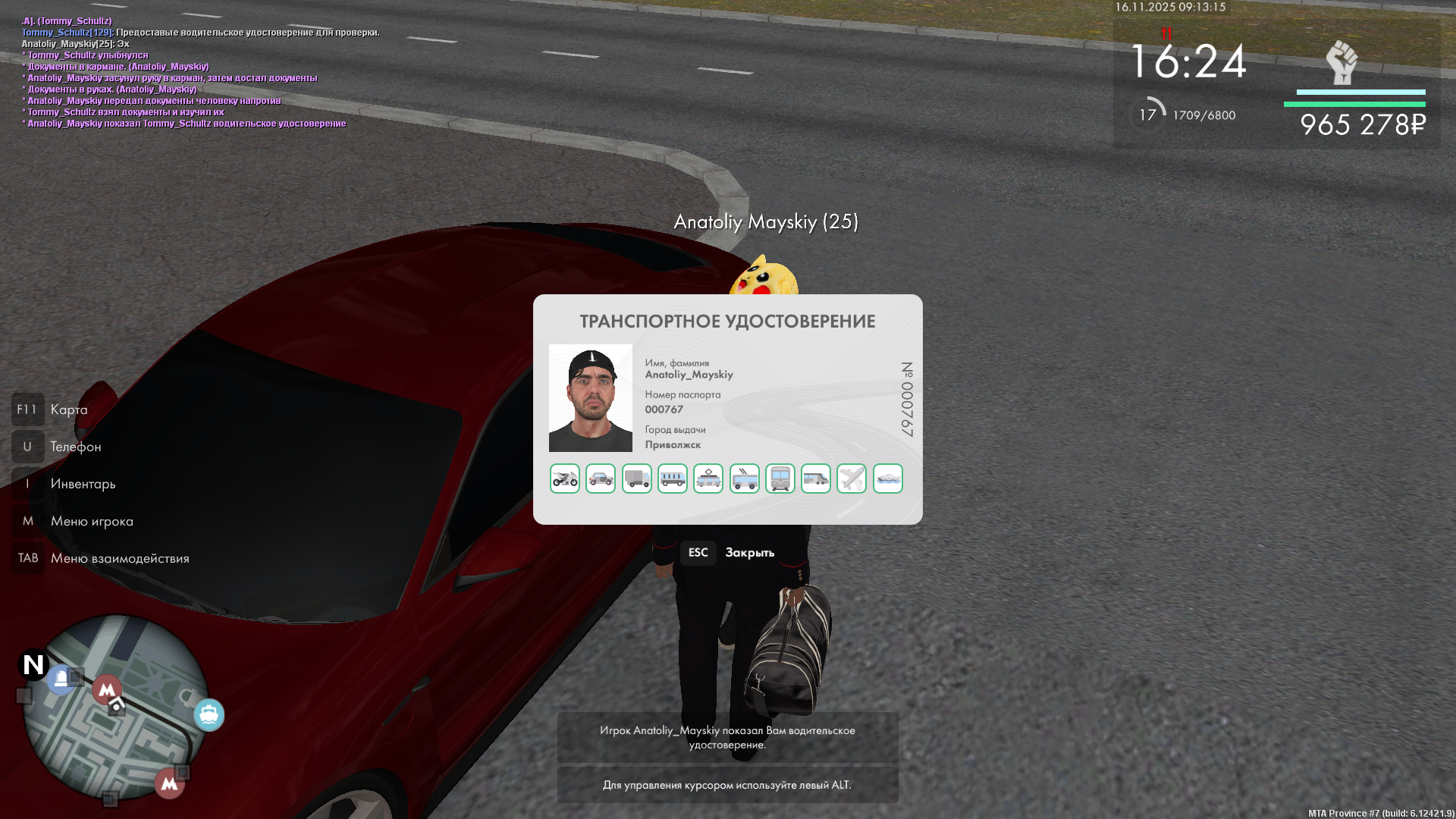
Task: View Anatoliy_Mayskiy's license photo
Action: pyautogui.click(x=591, y=398)
